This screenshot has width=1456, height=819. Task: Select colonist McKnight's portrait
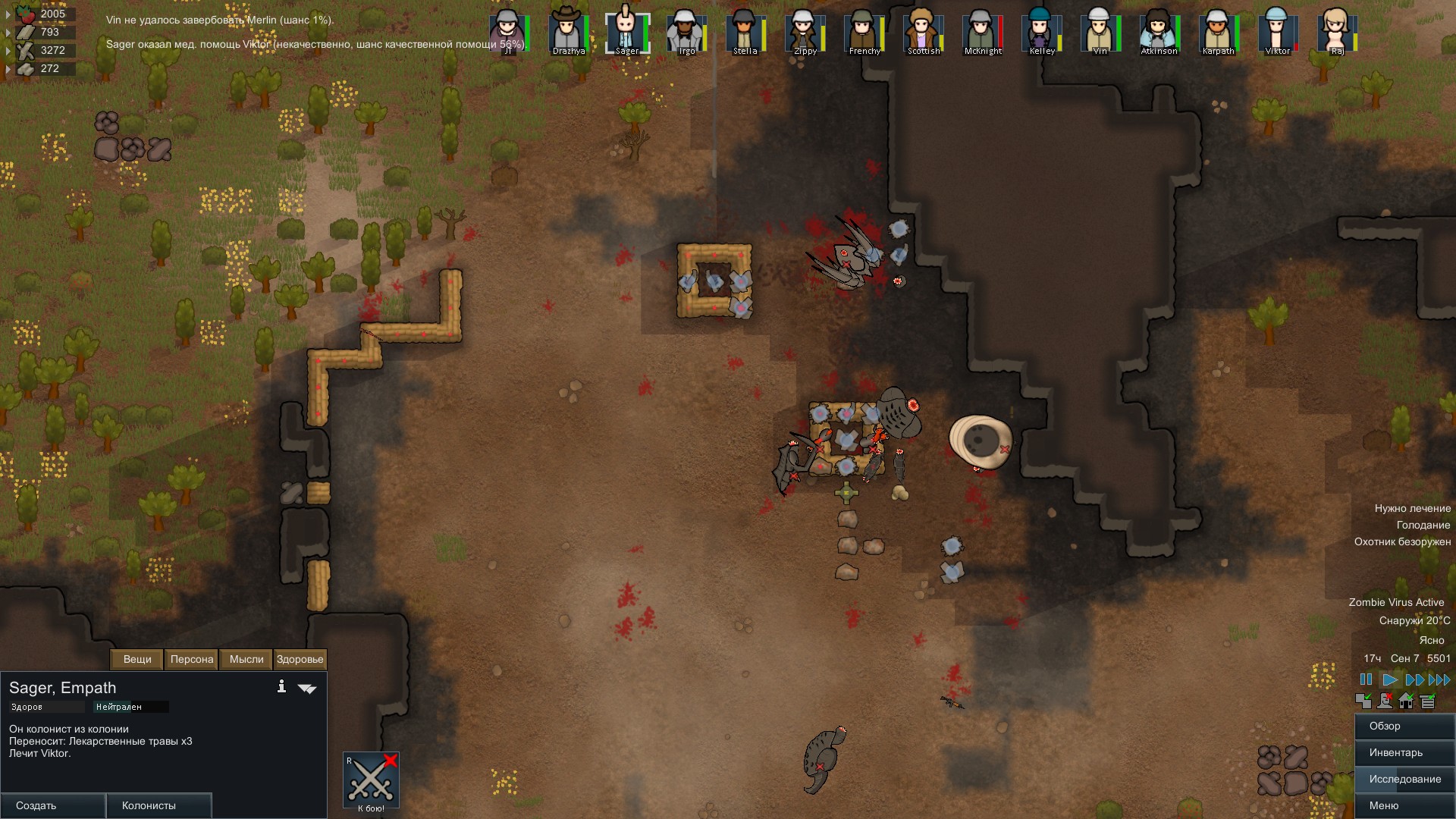[x=982, y=32]
